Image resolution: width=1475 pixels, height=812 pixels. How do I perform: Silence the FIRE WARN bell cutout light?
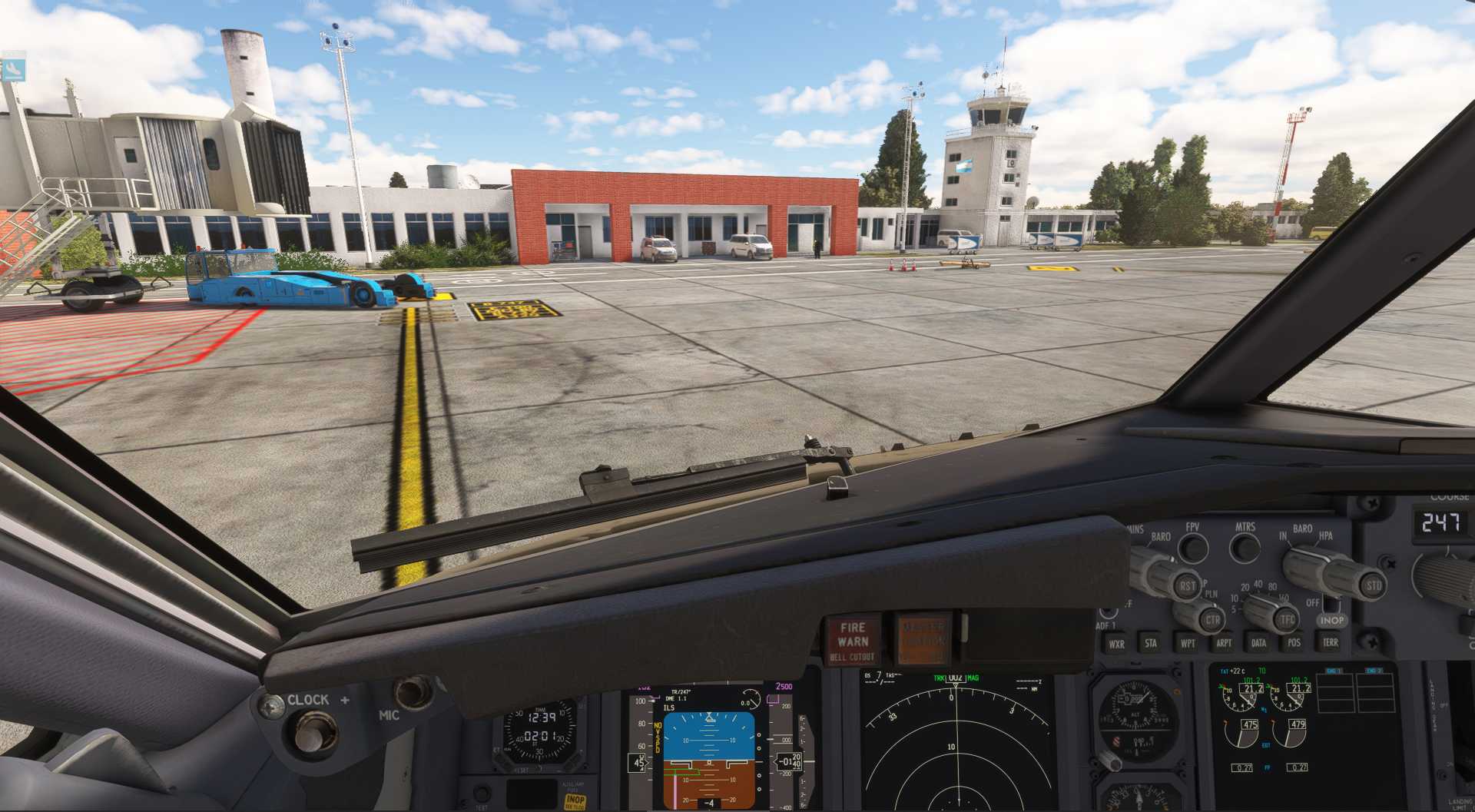click(x=853, y=641)
